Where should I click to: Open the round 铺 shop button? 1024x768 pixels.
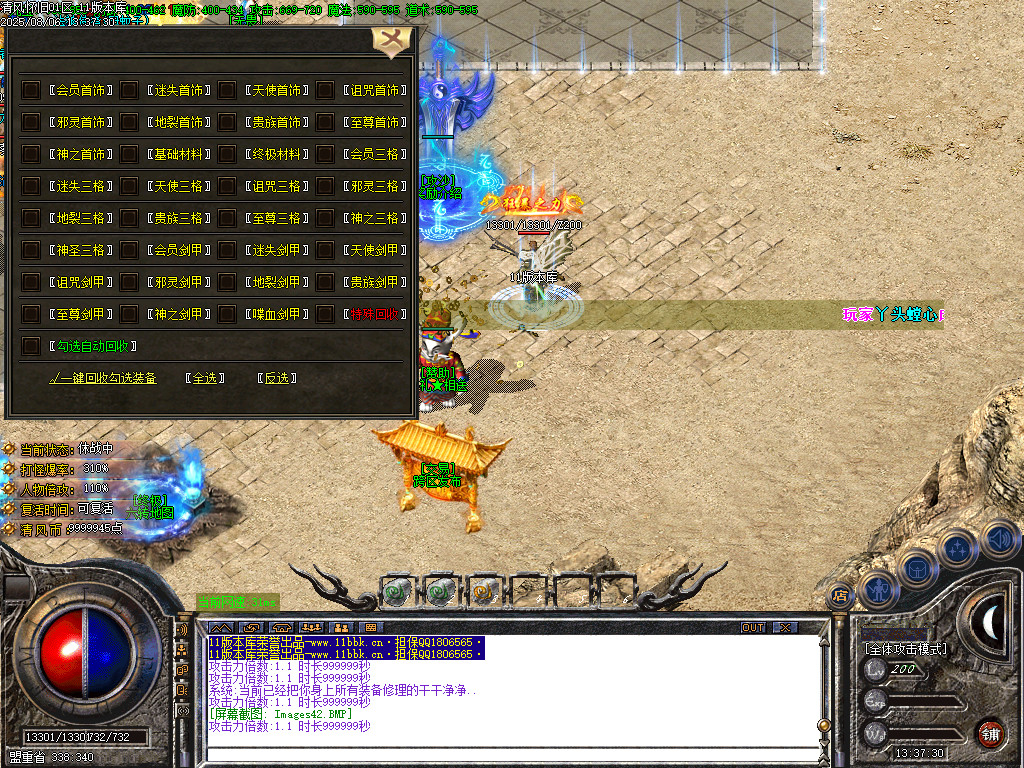[x=990, y=732]
